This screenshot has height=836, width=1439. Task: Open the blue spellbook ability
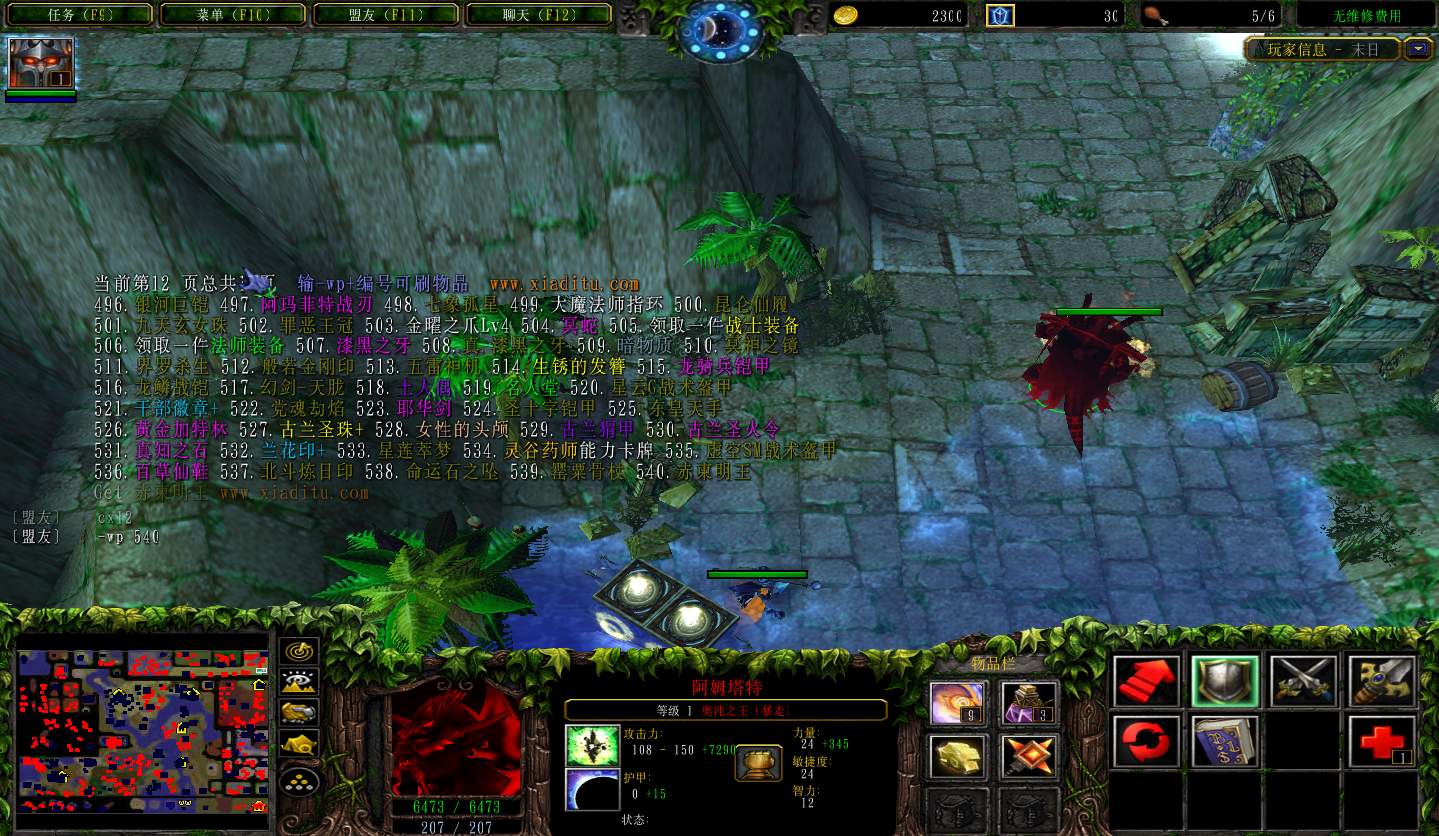tap(1224, 741)
